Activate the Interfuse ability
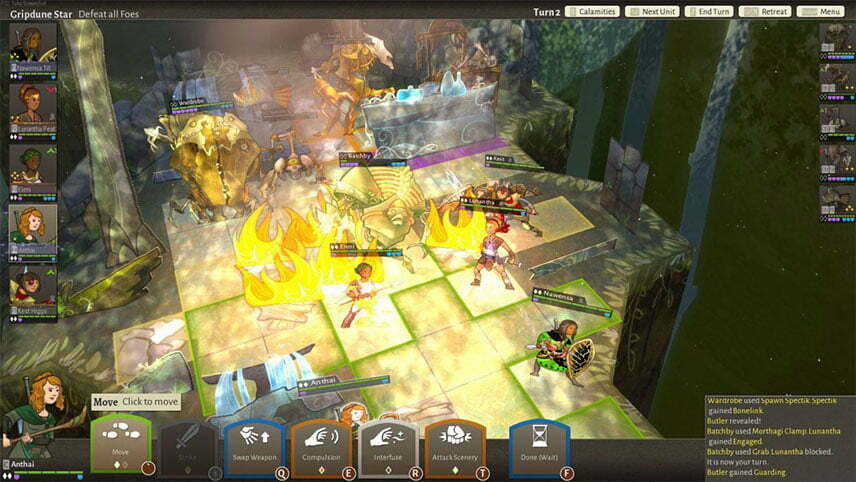Screen dimensions: 856x482 pos(388,447)
